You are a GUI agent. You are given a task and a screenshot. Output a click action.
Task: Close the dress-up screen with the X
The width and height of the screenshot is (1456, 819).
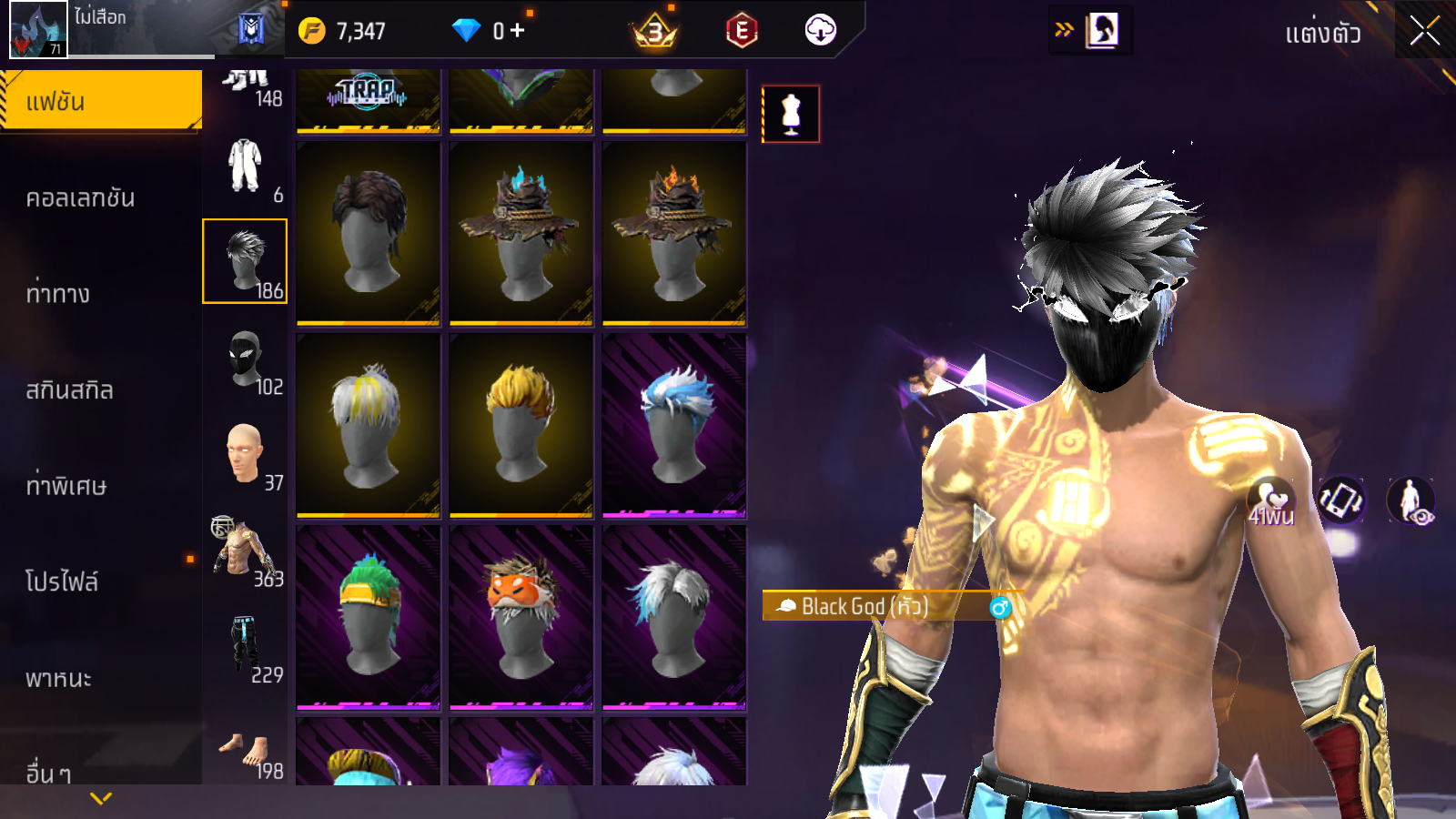tap(1425, 31)
